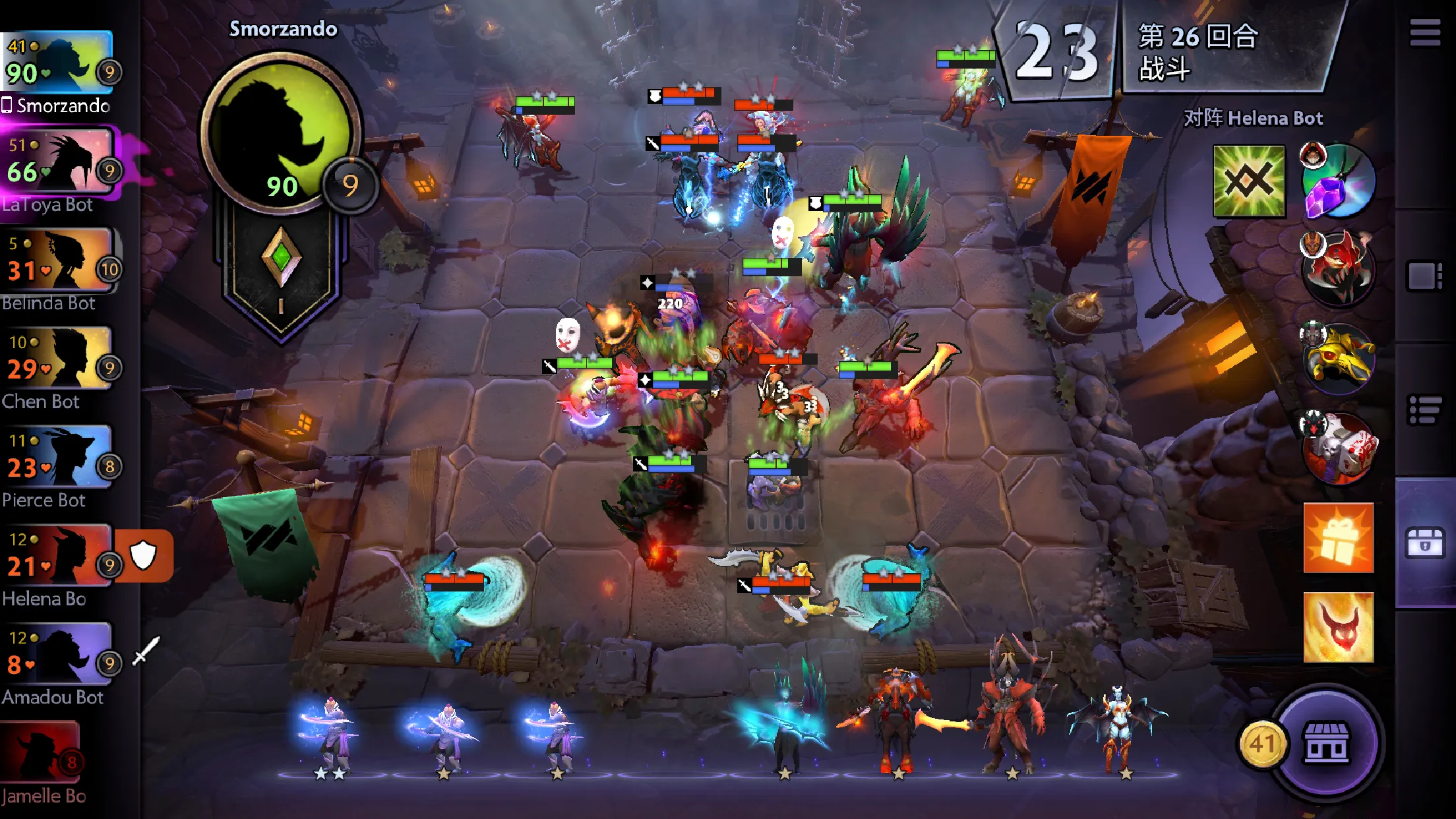Select the yellow armored hero portrait
This screenshot has height=819, width=1456.
click(1337, 358)
